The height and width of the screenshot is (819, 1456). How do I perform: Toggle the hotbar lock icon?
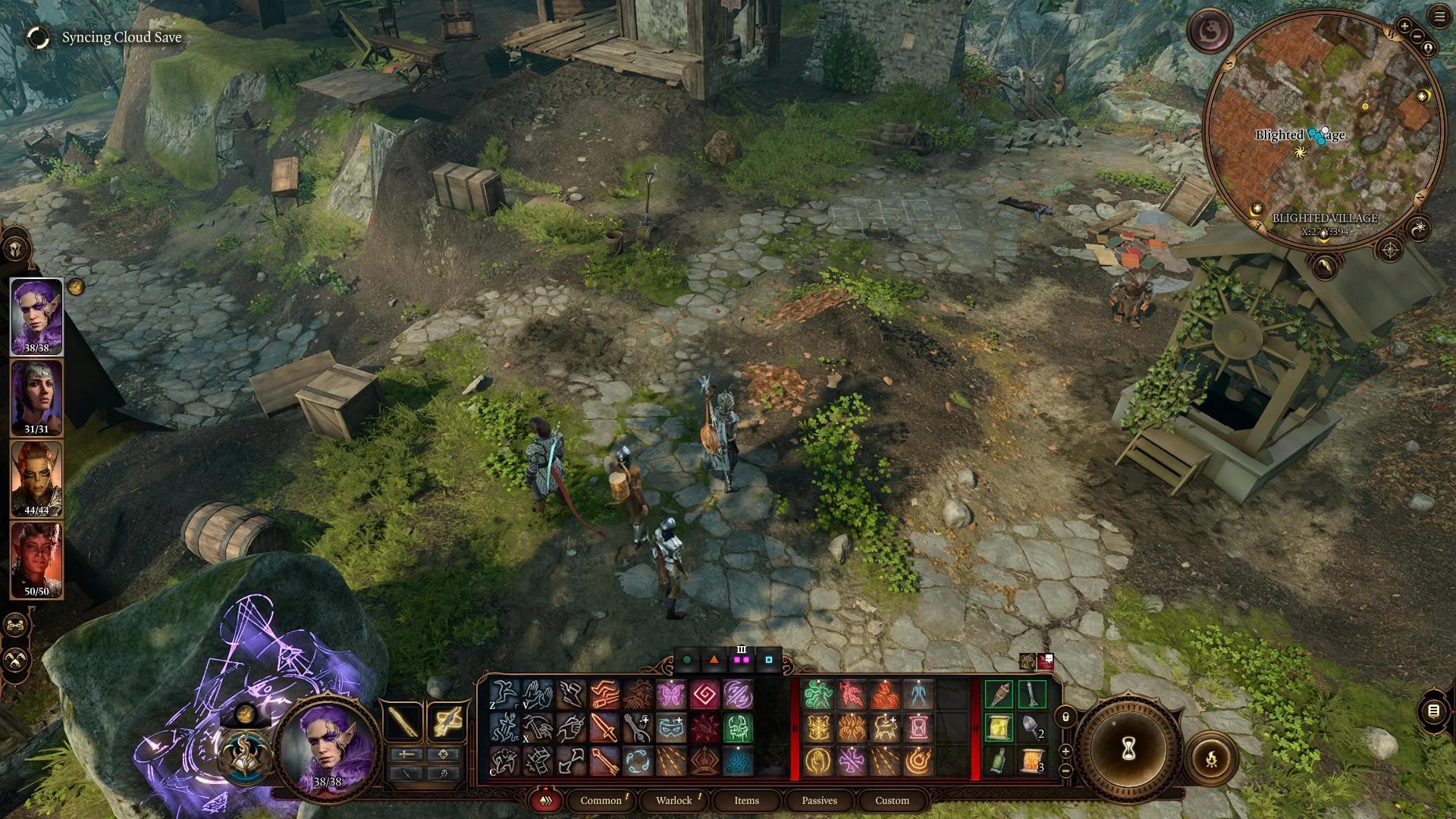pyautogui.click(x=1065, y=717)
